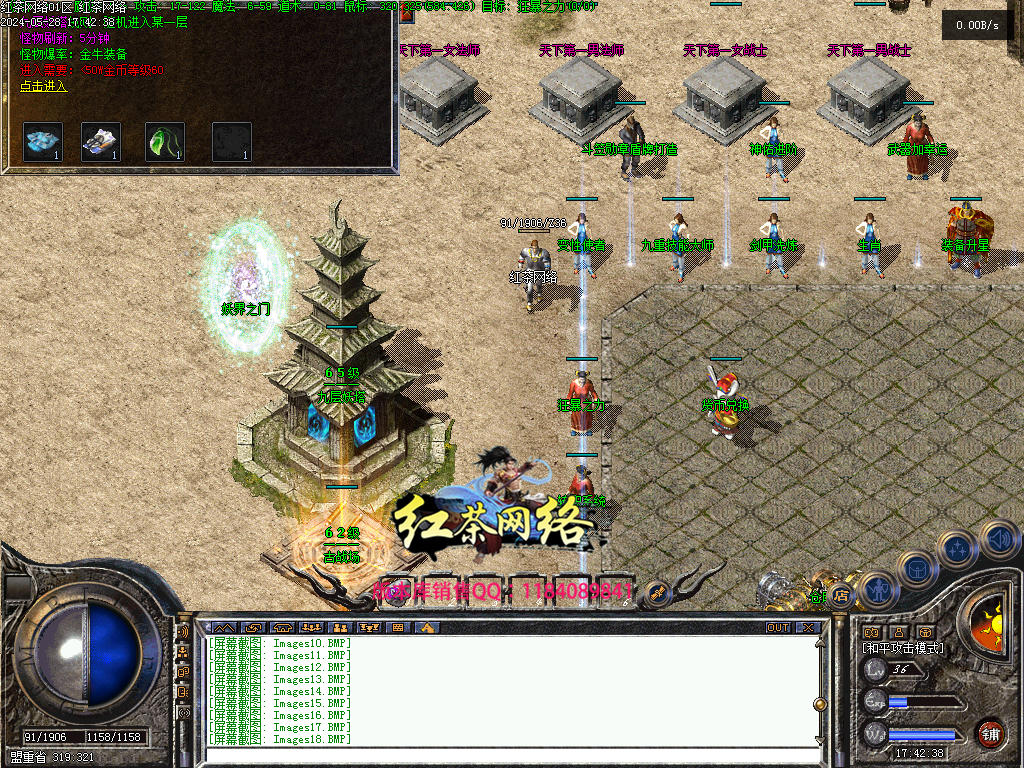
Task: Select the white-and-blue boots reward slot
Action: (x=101, y=141)
